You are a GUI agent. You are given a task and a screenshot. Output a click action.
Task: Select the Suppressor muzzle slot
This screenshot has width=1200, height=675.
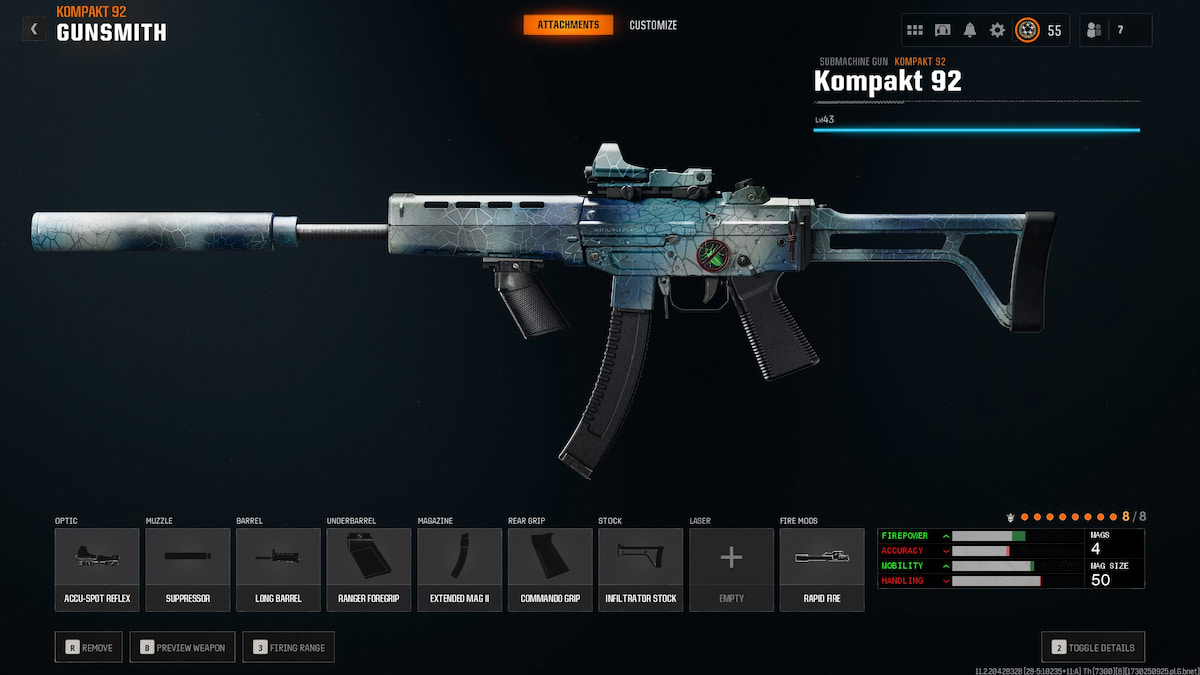pos(188,569)
